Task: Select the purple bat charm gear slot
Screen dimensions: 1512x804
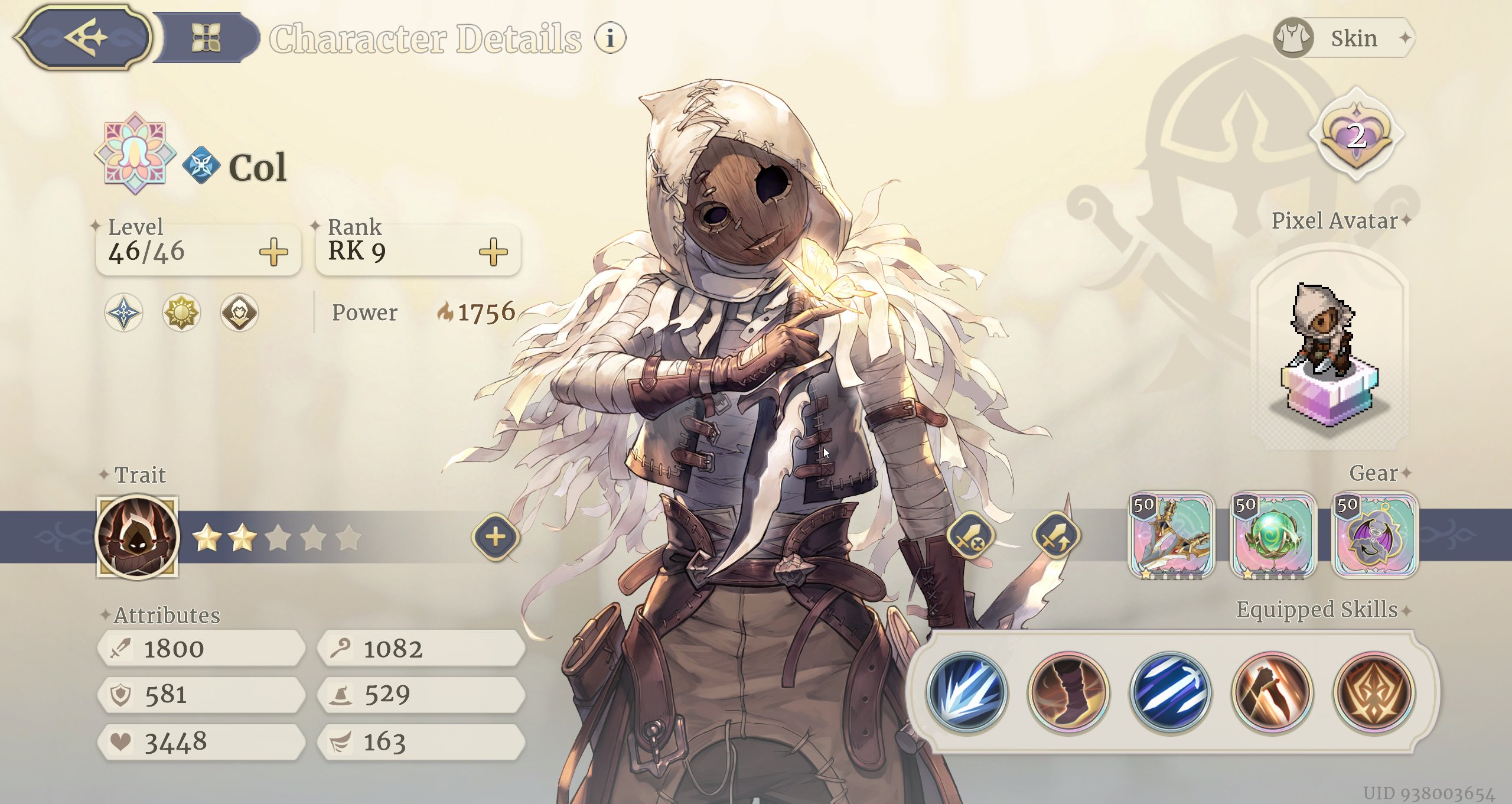Action: (1375, 536)
